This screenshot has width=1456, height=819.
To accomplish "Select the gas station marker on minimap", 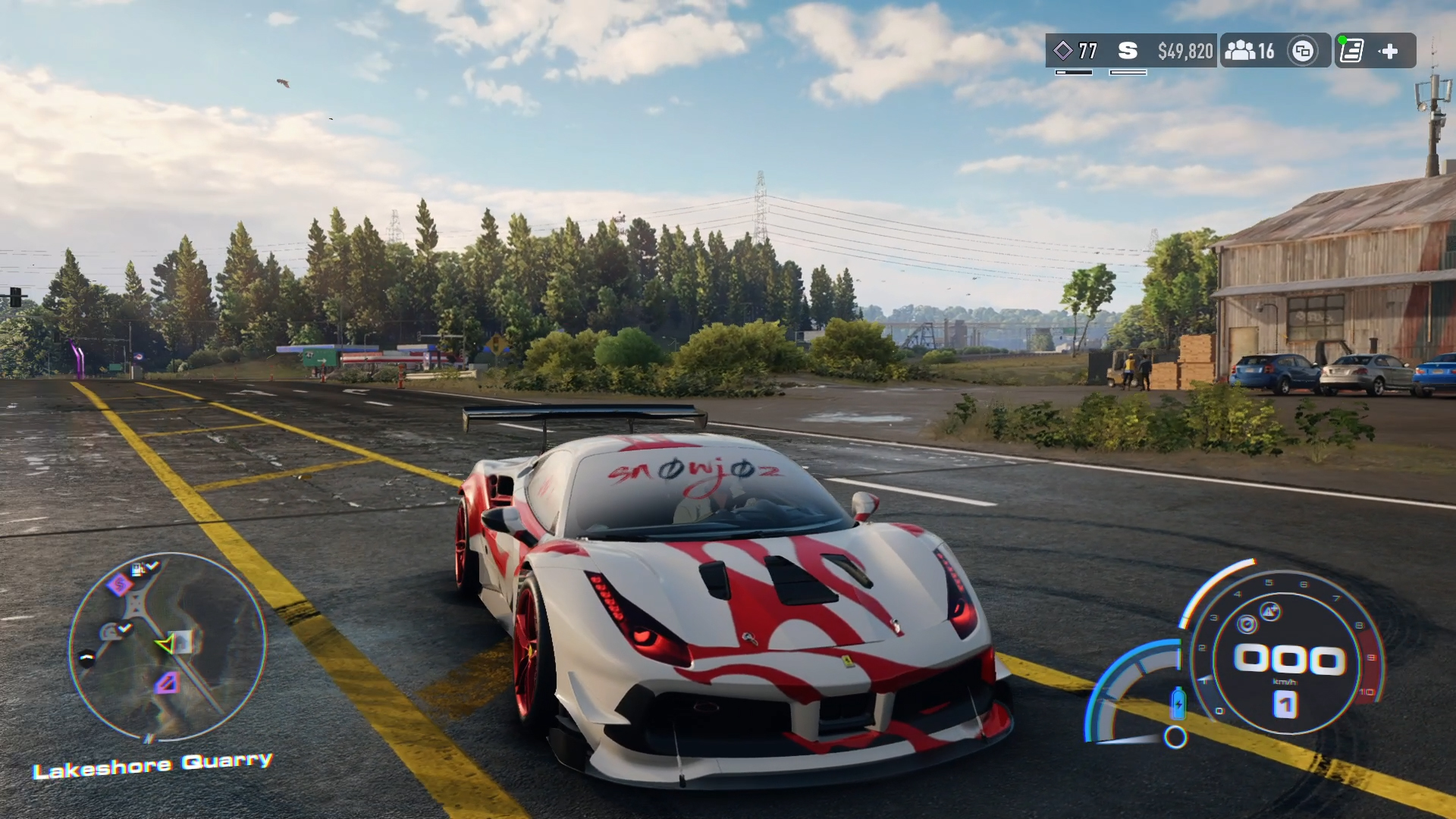I will click(140, 569).
